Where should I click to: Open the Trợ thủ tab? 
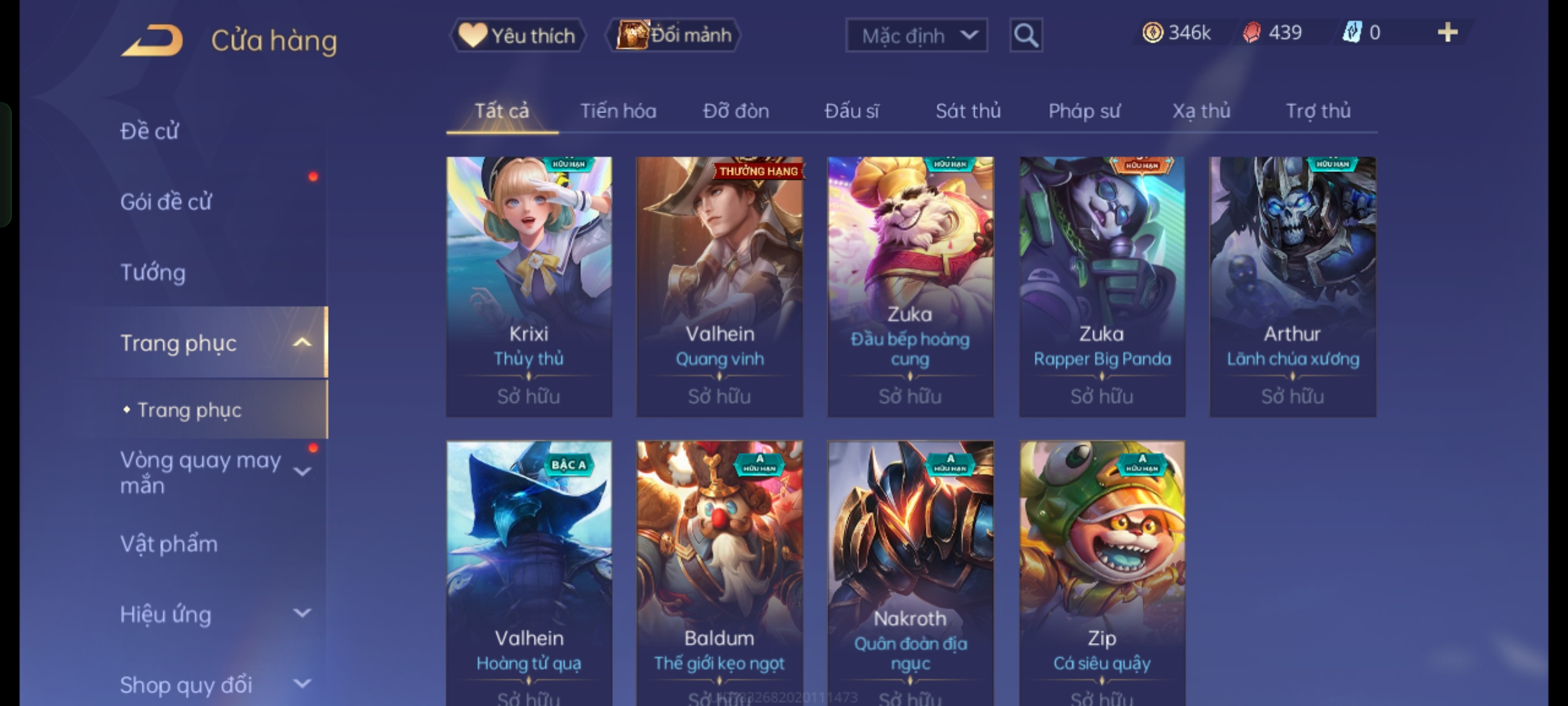[1318, 111]
